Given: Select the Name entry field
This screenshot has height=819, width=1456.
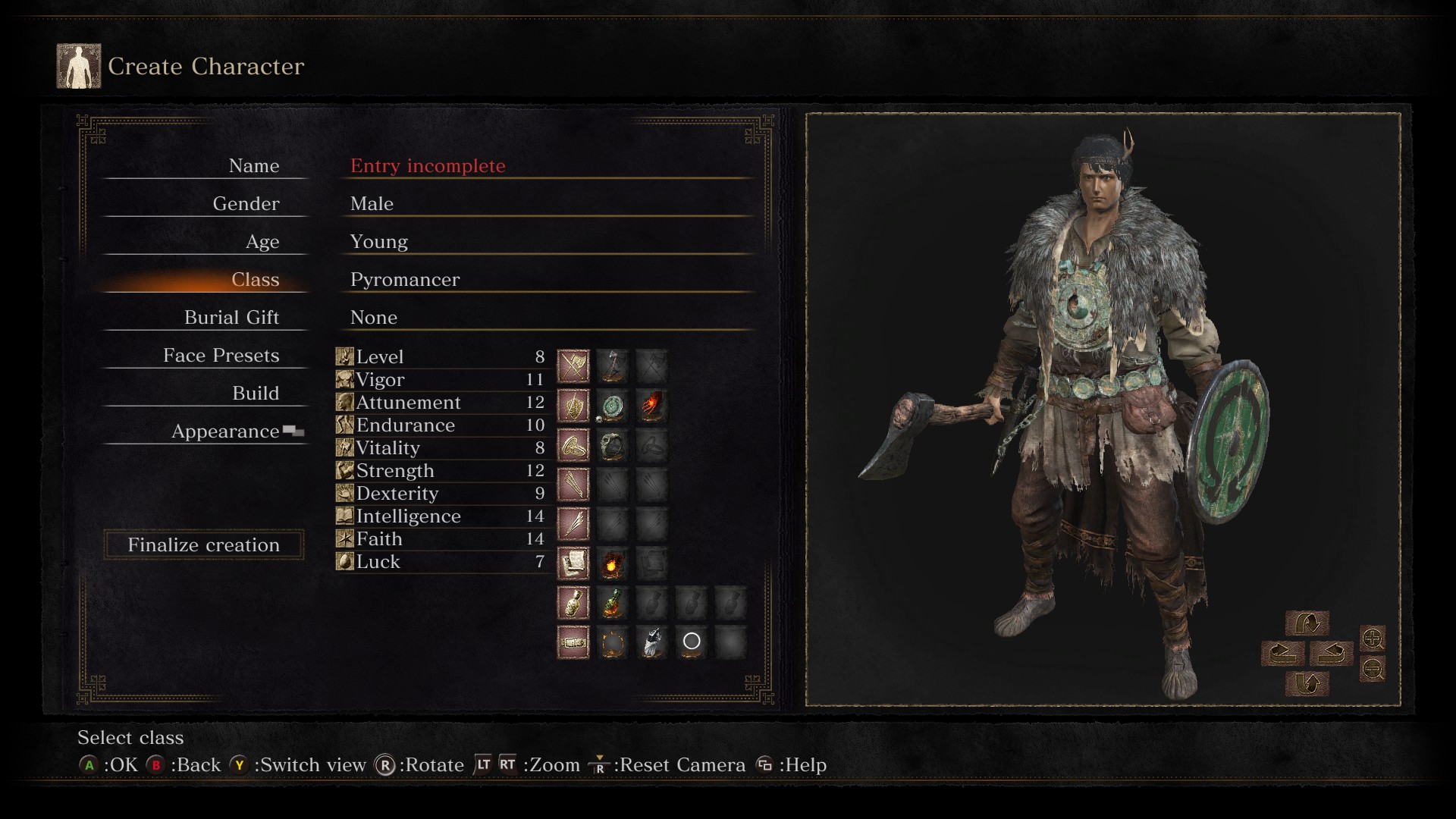Looking at the screenshot, I should (427, 166).
